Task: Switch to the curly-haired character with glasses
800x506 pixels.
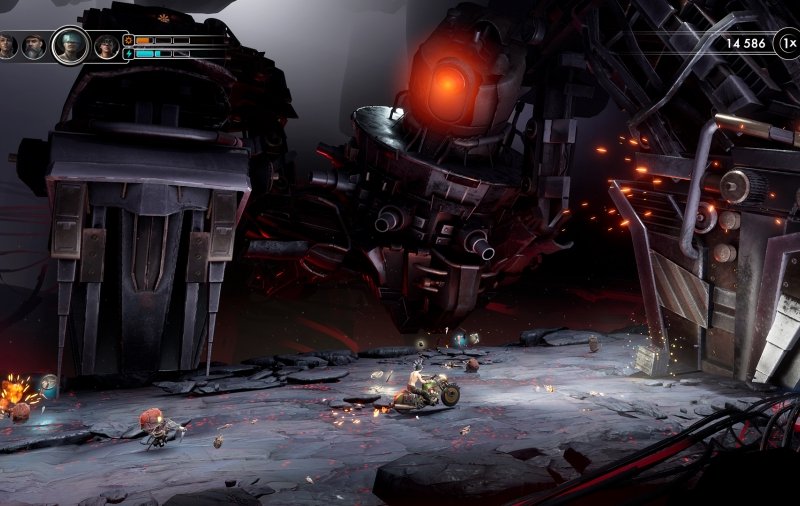Action: (x=106, y=46)
